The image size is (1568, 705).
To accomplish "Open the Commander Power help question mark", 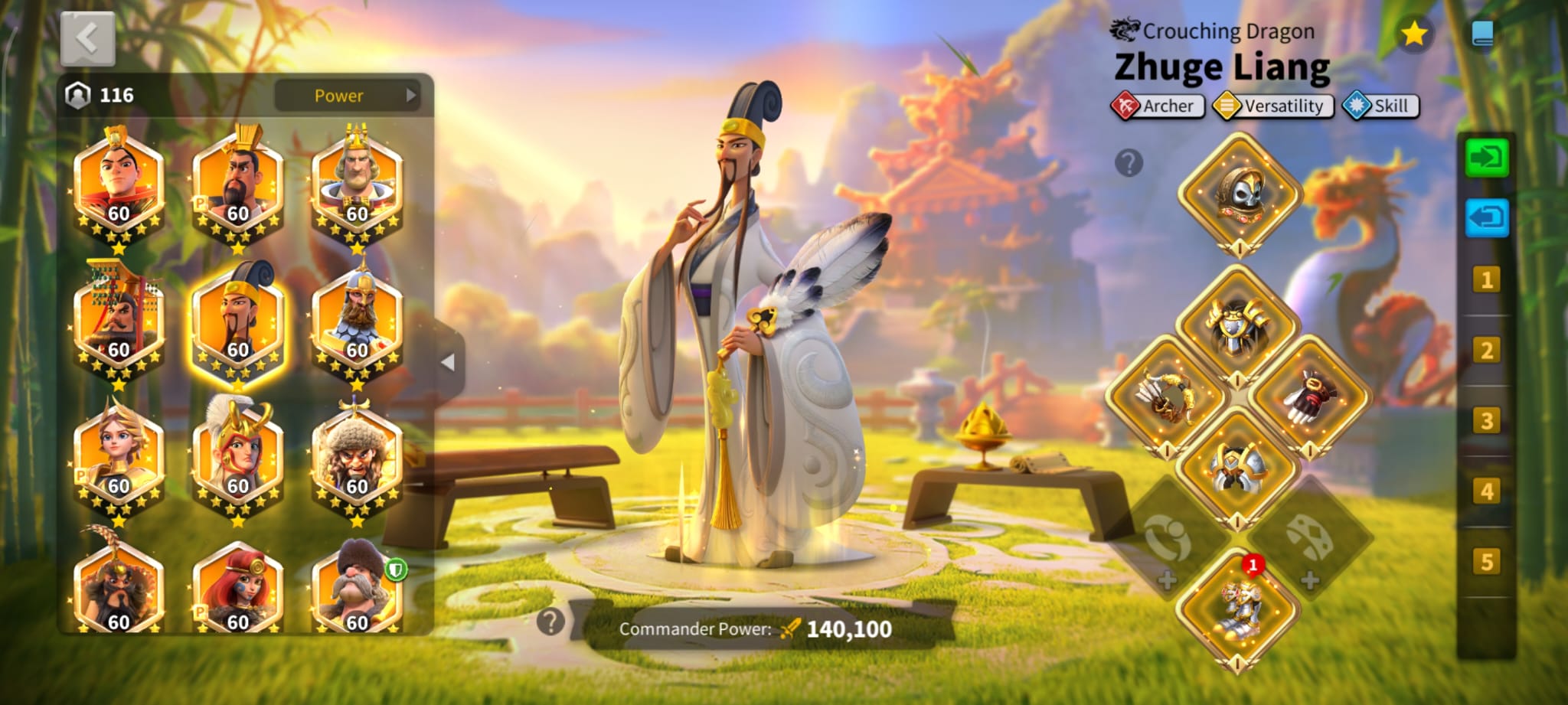I will (550, 622).
